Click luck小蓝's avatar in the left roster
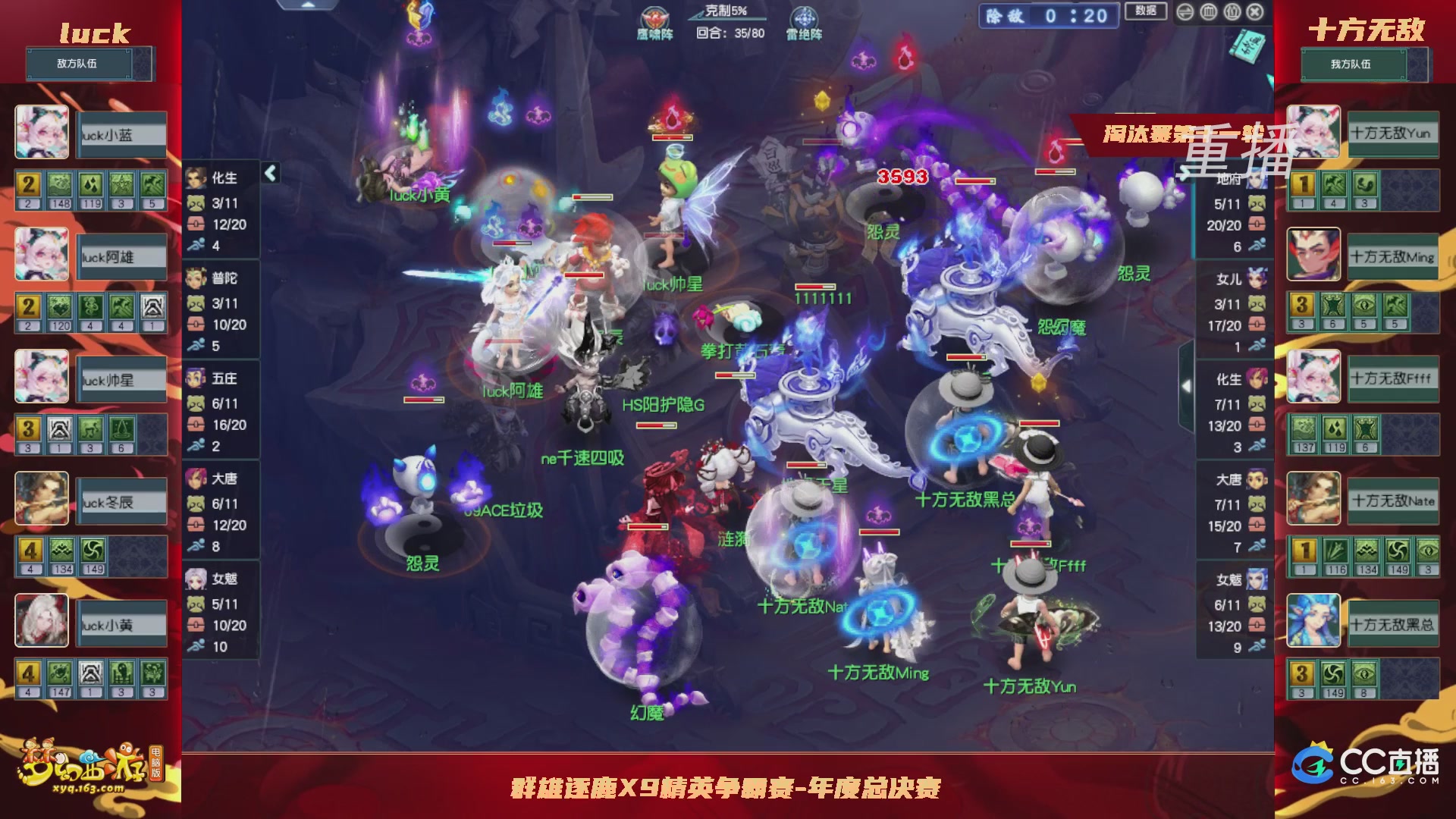Screen dimensions: 1456x819 click(42, 133)
